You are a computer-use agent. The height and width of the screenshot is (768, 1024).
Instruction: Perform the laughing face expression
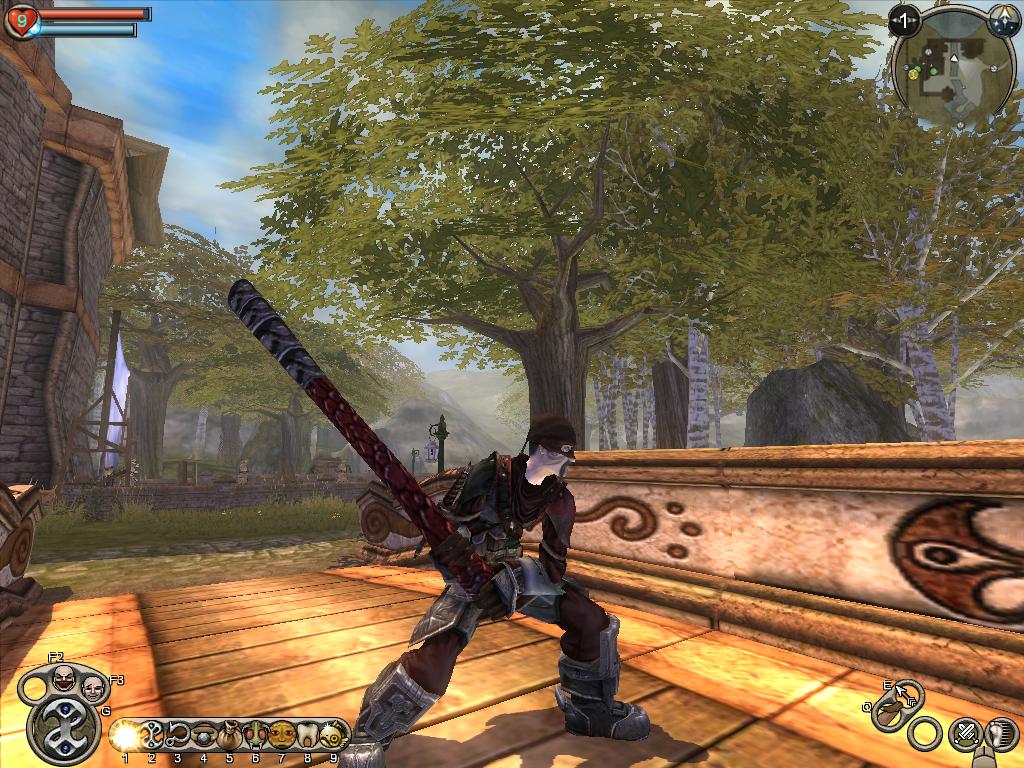click(62, 678)
